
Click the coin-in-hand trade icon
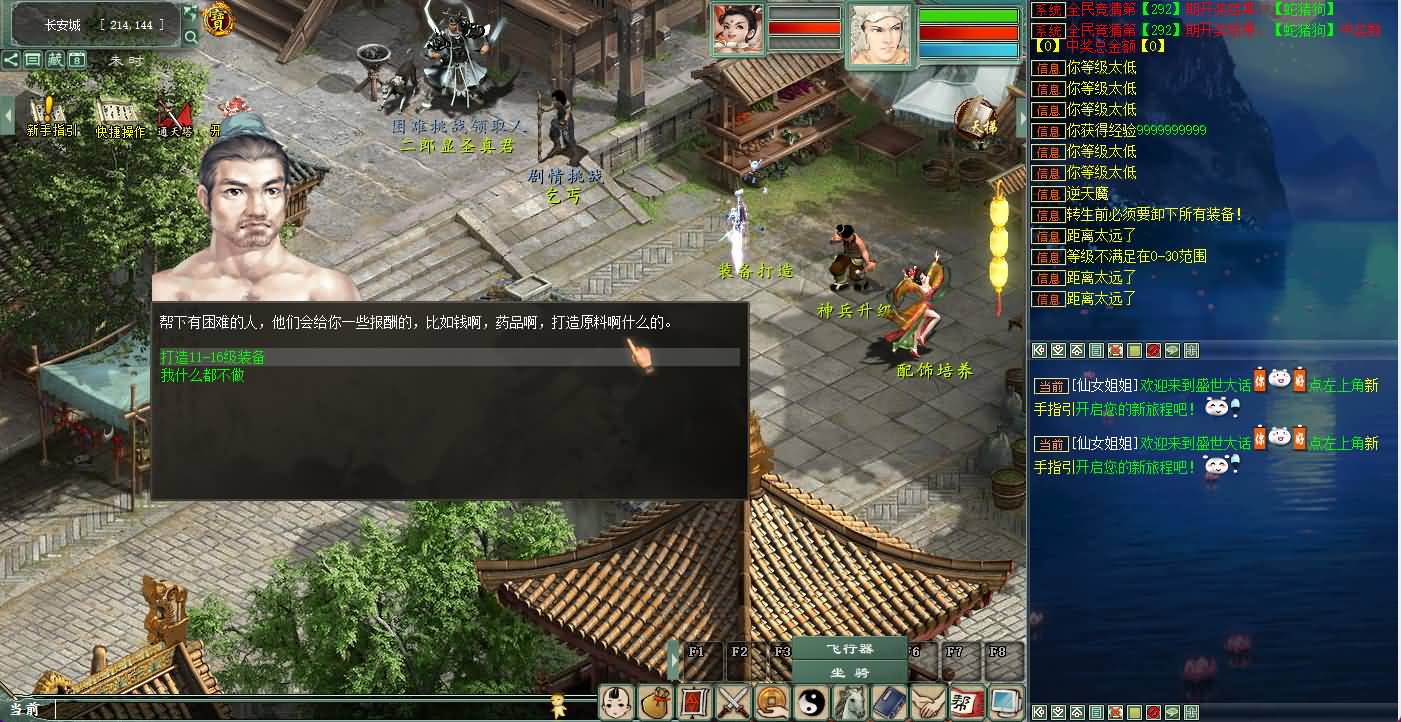(x=771, y=703)
